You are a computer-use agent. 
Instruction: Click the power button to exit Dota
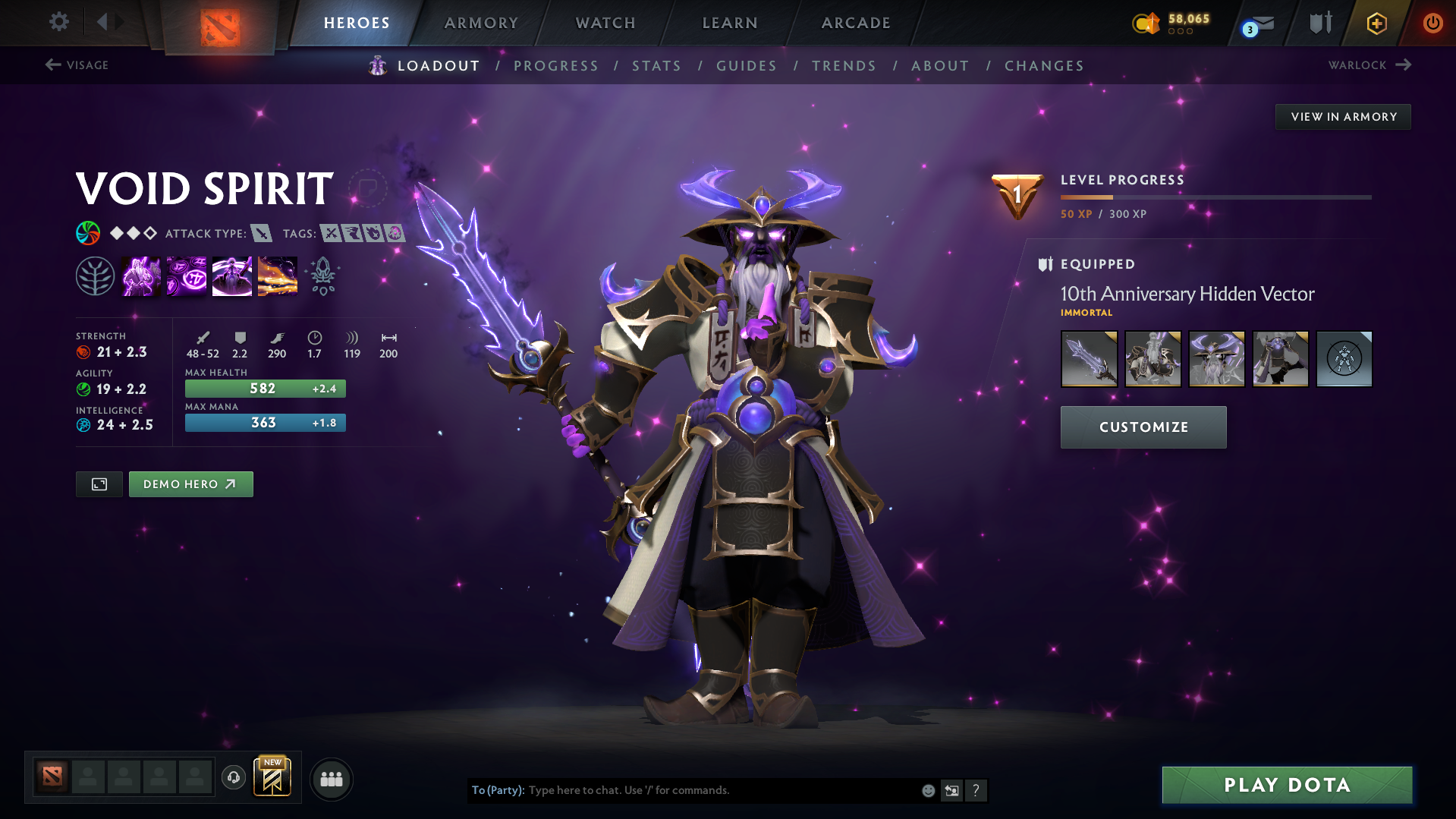tap(1432, 23)
